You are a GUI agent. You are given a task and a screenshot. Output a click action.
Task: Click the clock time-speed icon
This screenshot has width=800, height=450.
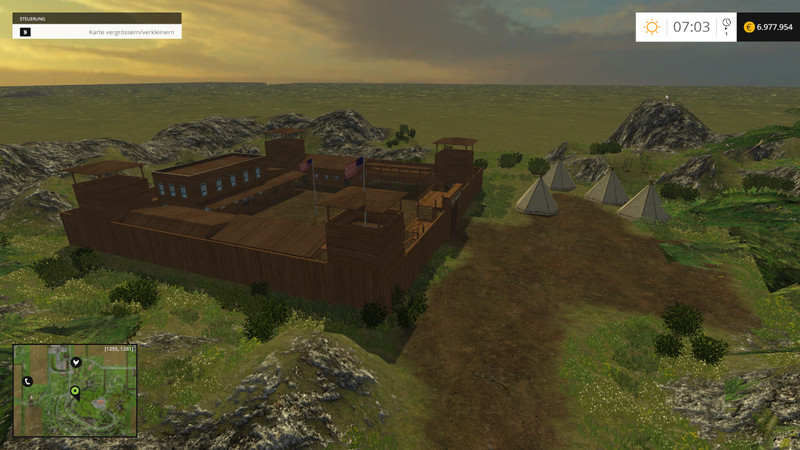(x=726, y=23)
